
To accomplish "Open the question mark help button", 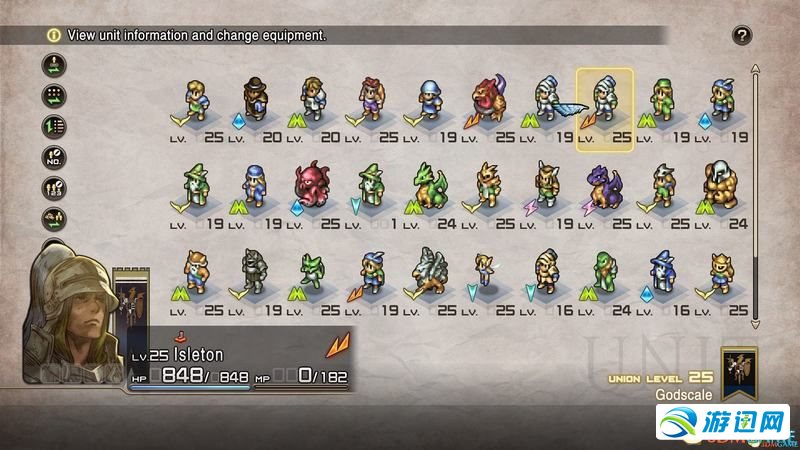I will point(741,36).
